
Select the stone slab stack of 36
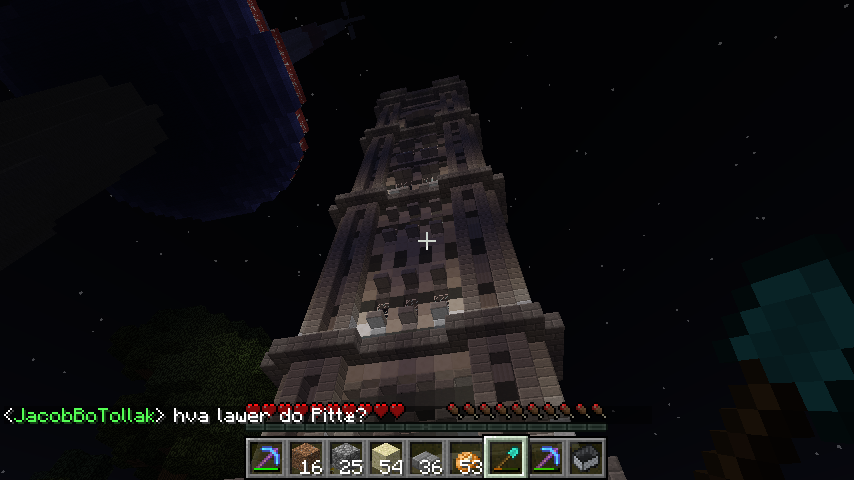(426, 457)
